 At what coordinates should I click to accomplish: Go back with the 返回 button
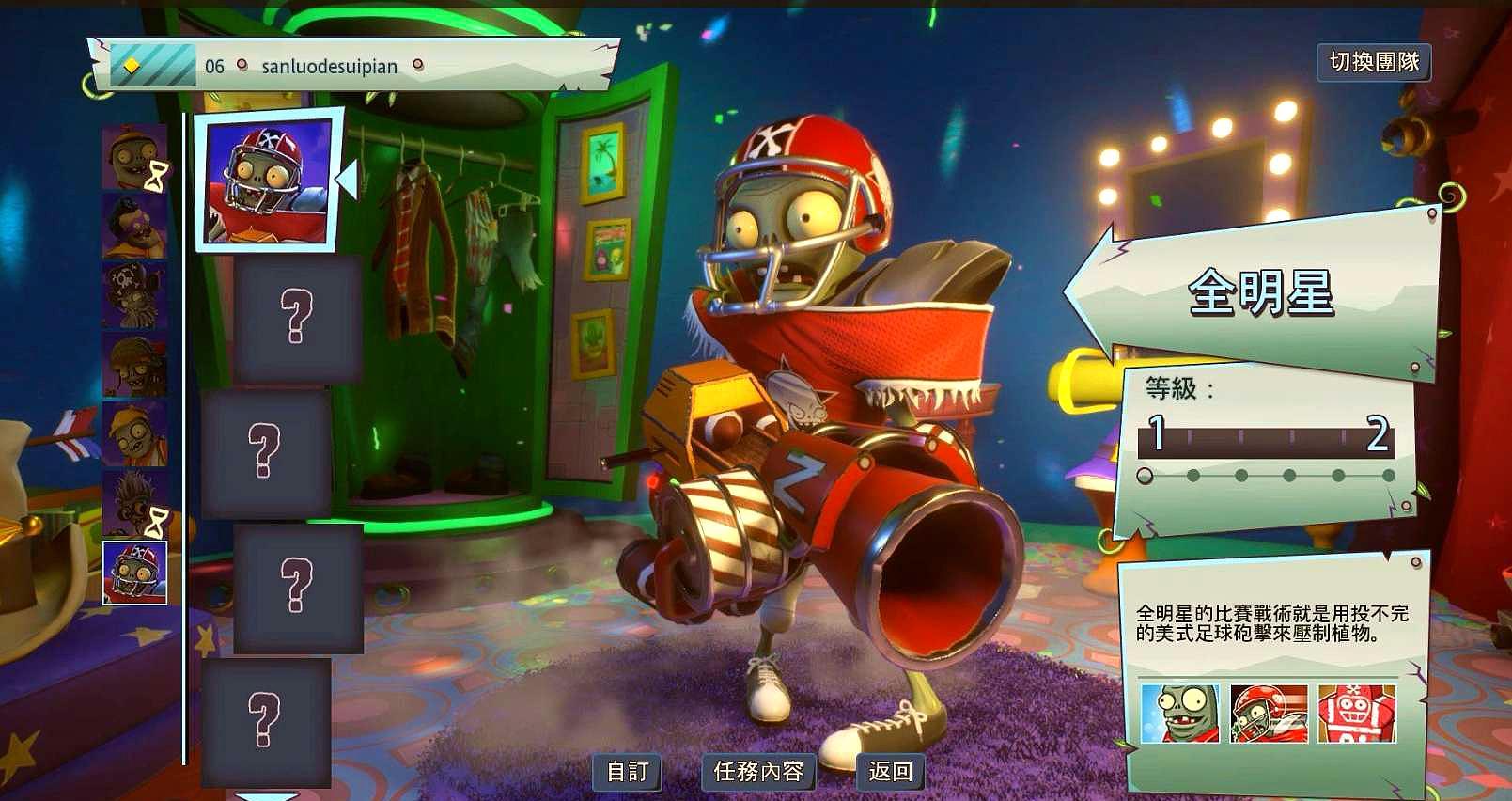point(890,772)
